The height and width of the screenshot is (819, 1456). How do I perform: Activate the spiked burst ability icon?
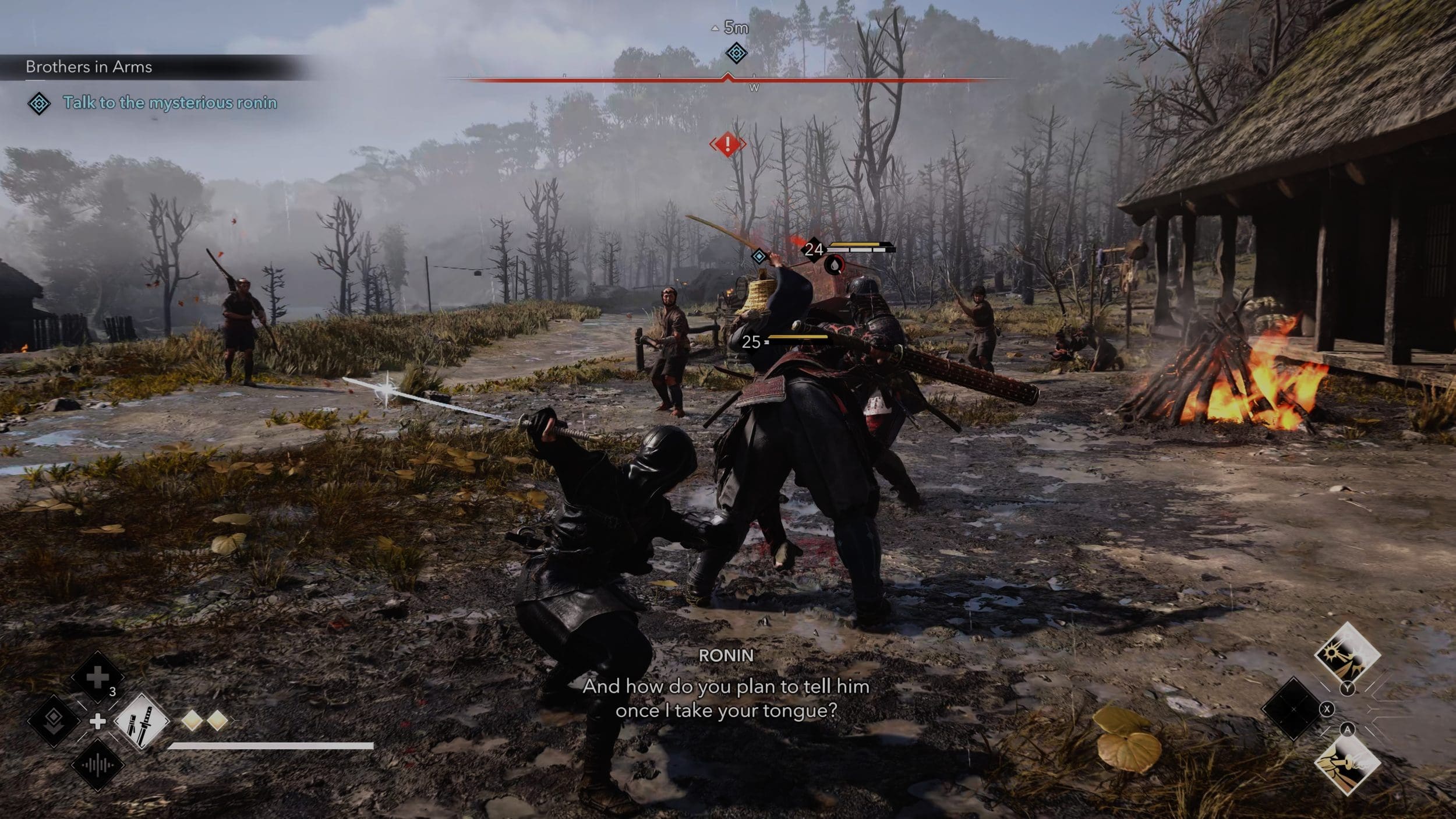pos(1347,653)
